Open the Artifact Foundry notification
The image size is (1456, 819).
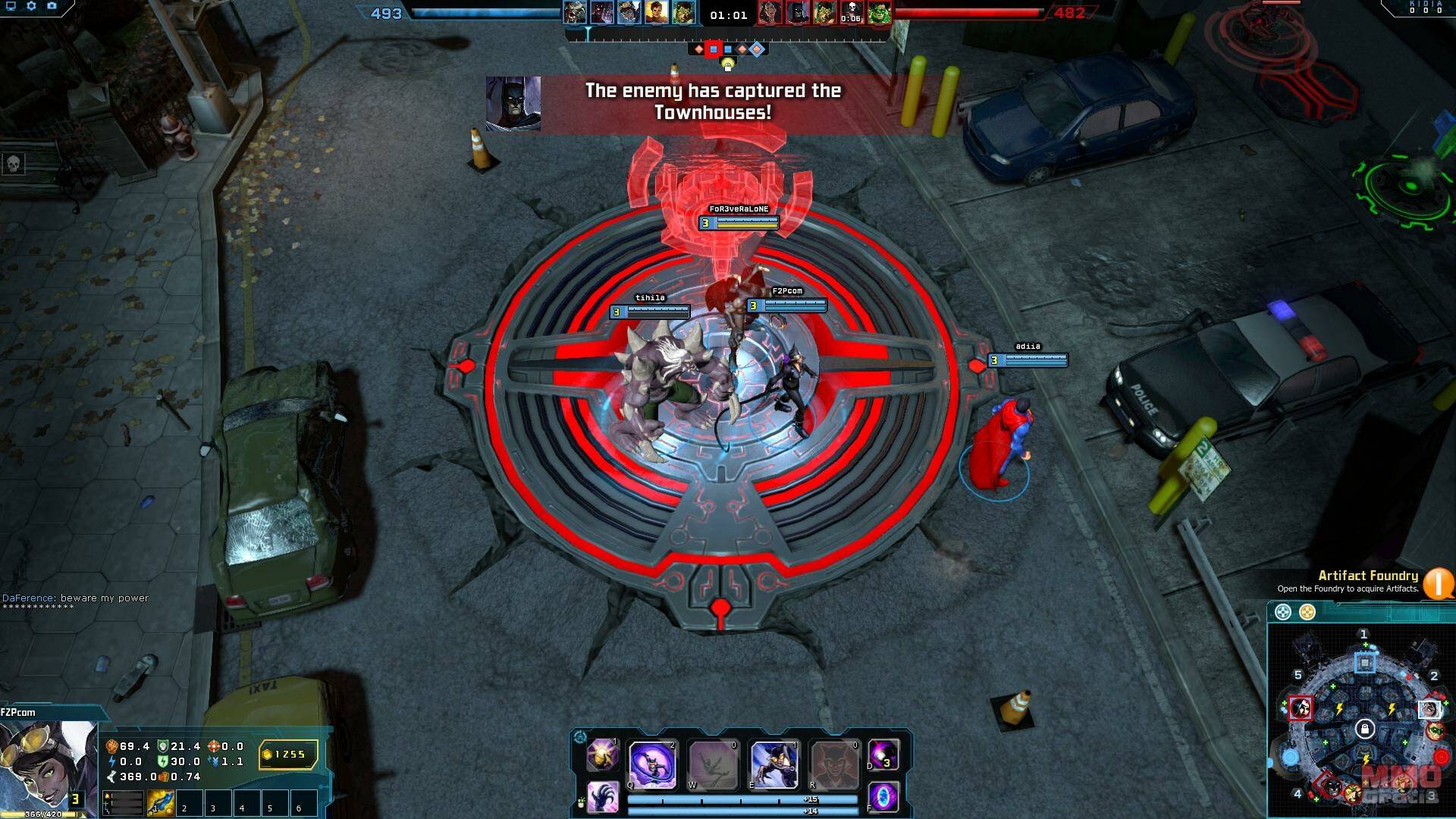(x=1438, y=582)
